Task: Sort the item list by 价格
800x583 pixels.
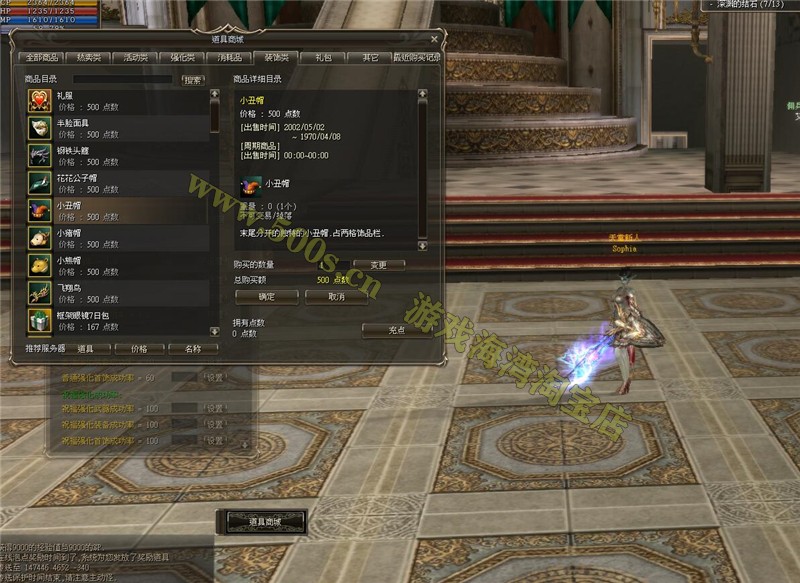Action: [138, 349]
